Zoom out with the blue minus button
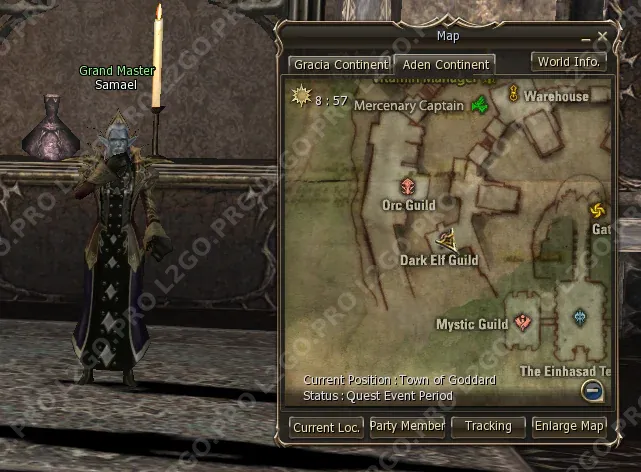This screenshot has width=641, height=472. [592, 391]
